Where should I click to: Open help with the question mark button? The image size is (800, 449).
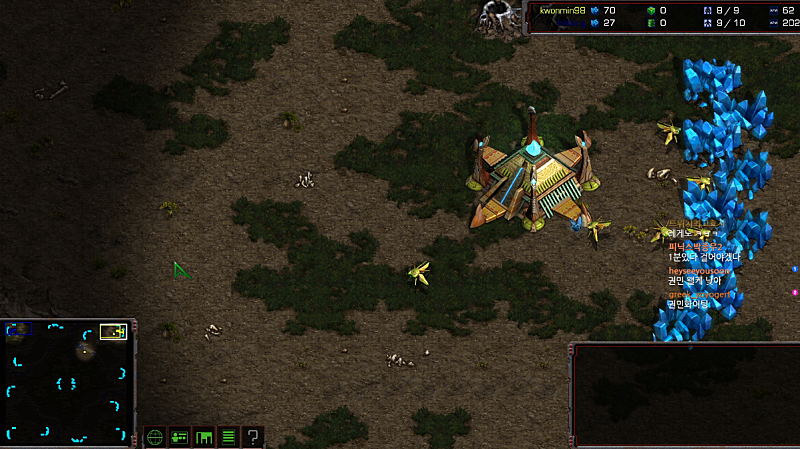tap(253, 436)
